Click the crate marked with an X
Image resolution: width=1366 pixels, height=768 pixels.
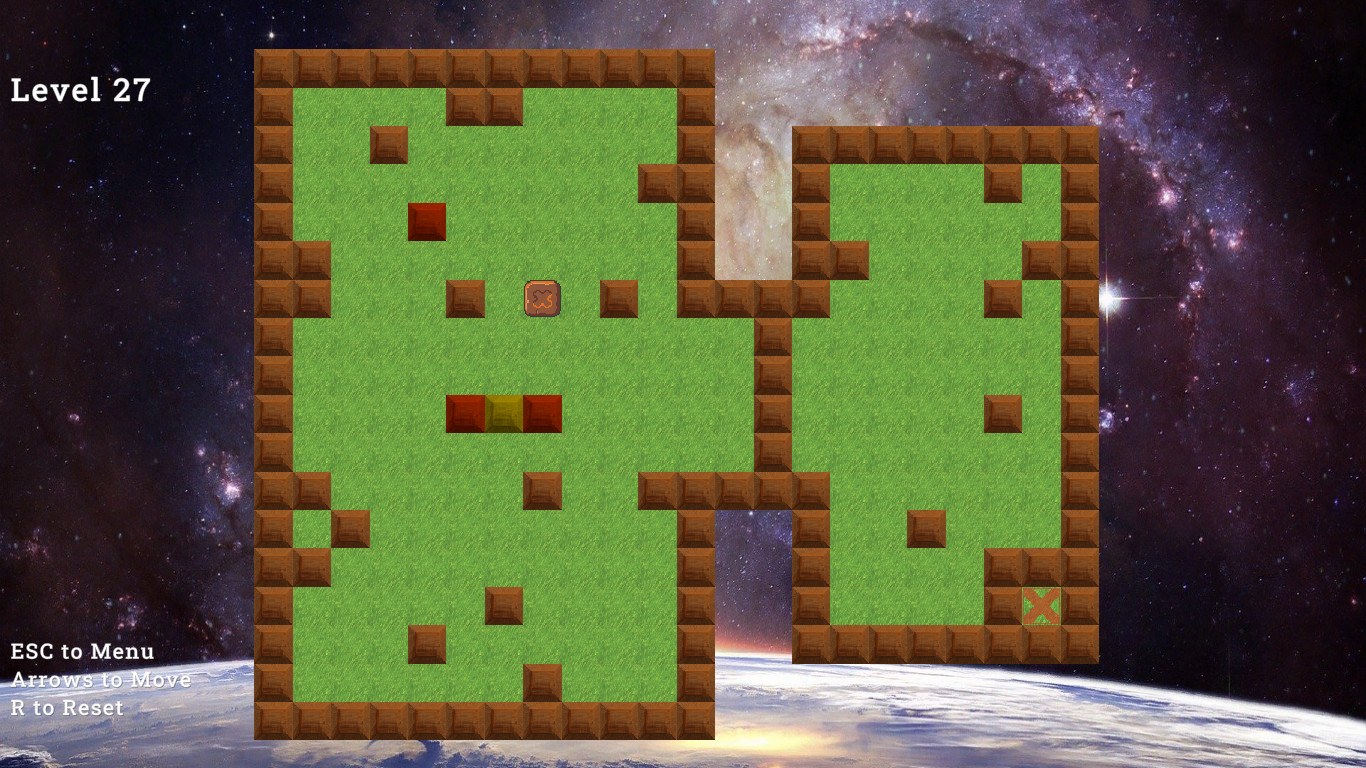pos(541,297)
